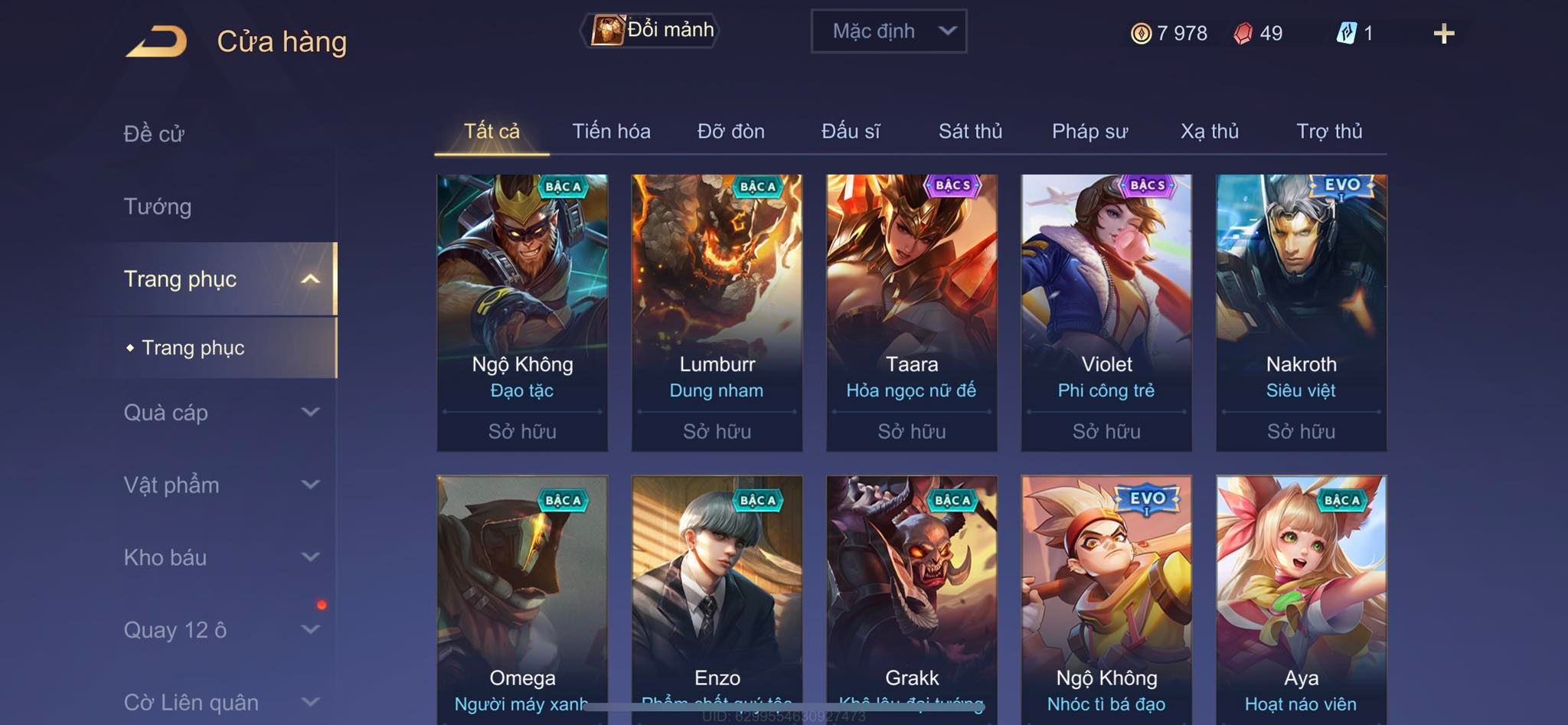The height and width of the screenshot is (725, 1568).
Task: Filter skins by Pháp sư
Action: (x=1089, y=132)
